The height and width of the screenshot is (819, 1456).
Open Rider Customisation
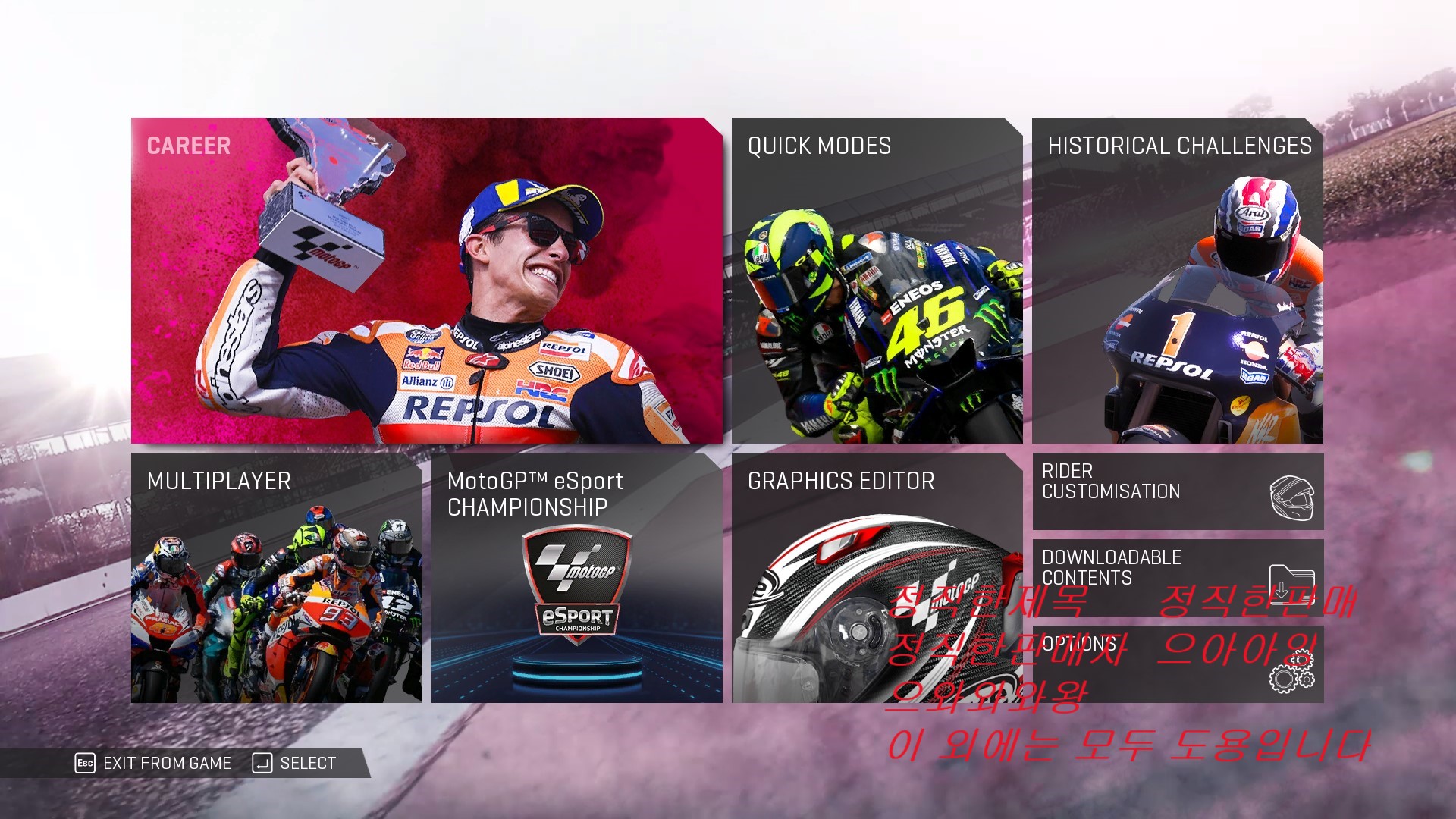tap(1177, 491)
